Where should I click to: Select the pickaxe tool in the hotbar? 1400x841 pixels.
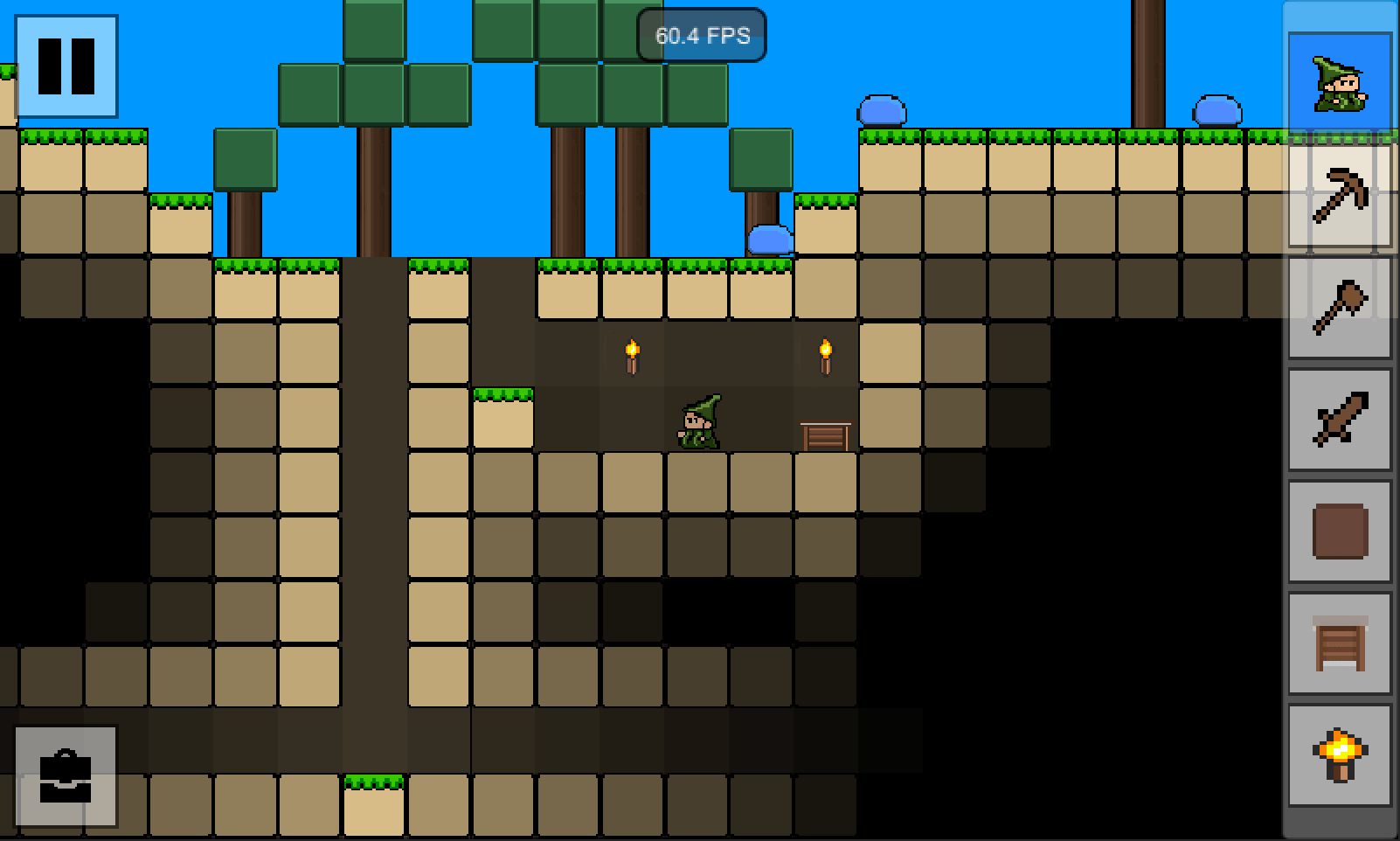point(1341,201)
